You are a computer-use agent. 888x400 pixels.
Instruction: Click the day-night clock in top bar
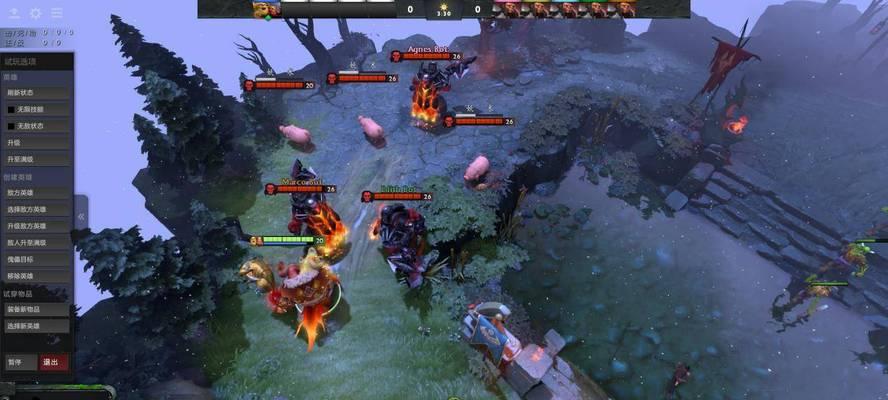point(443,9)
